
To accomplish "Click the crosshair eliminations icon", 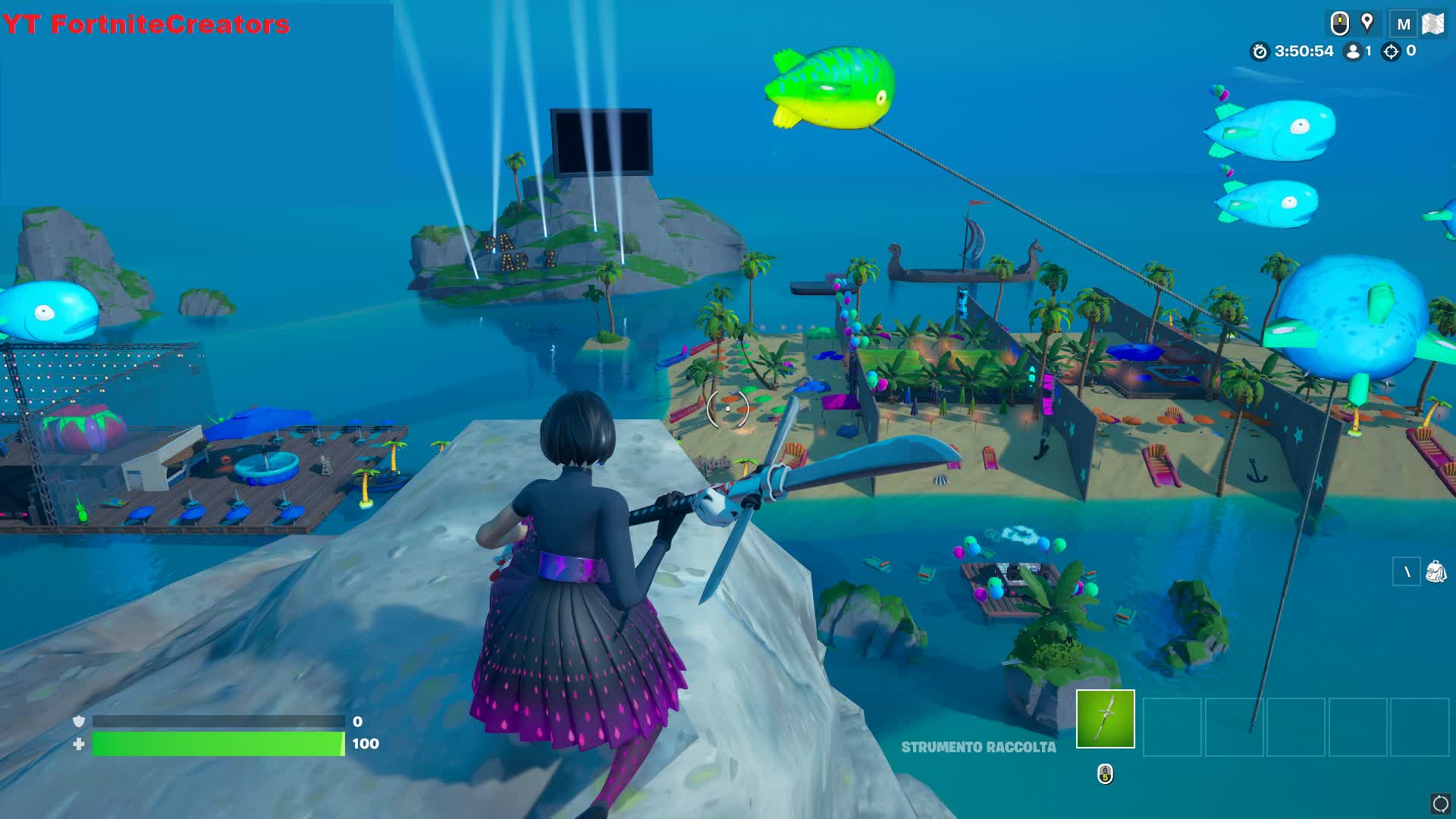I will tap(1390, 52).
